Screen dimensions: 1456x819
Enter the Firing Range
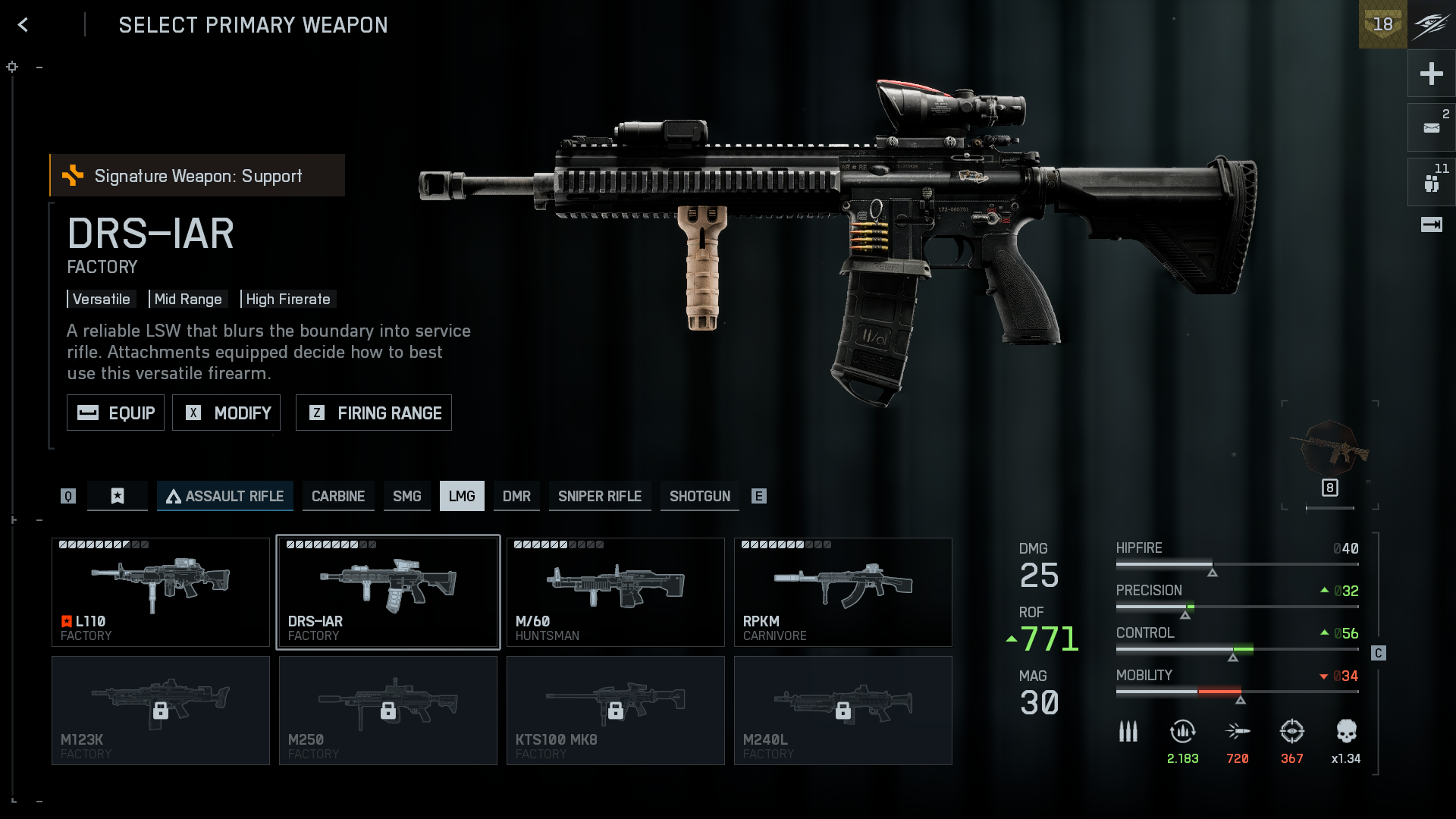(x=373, y=413)
